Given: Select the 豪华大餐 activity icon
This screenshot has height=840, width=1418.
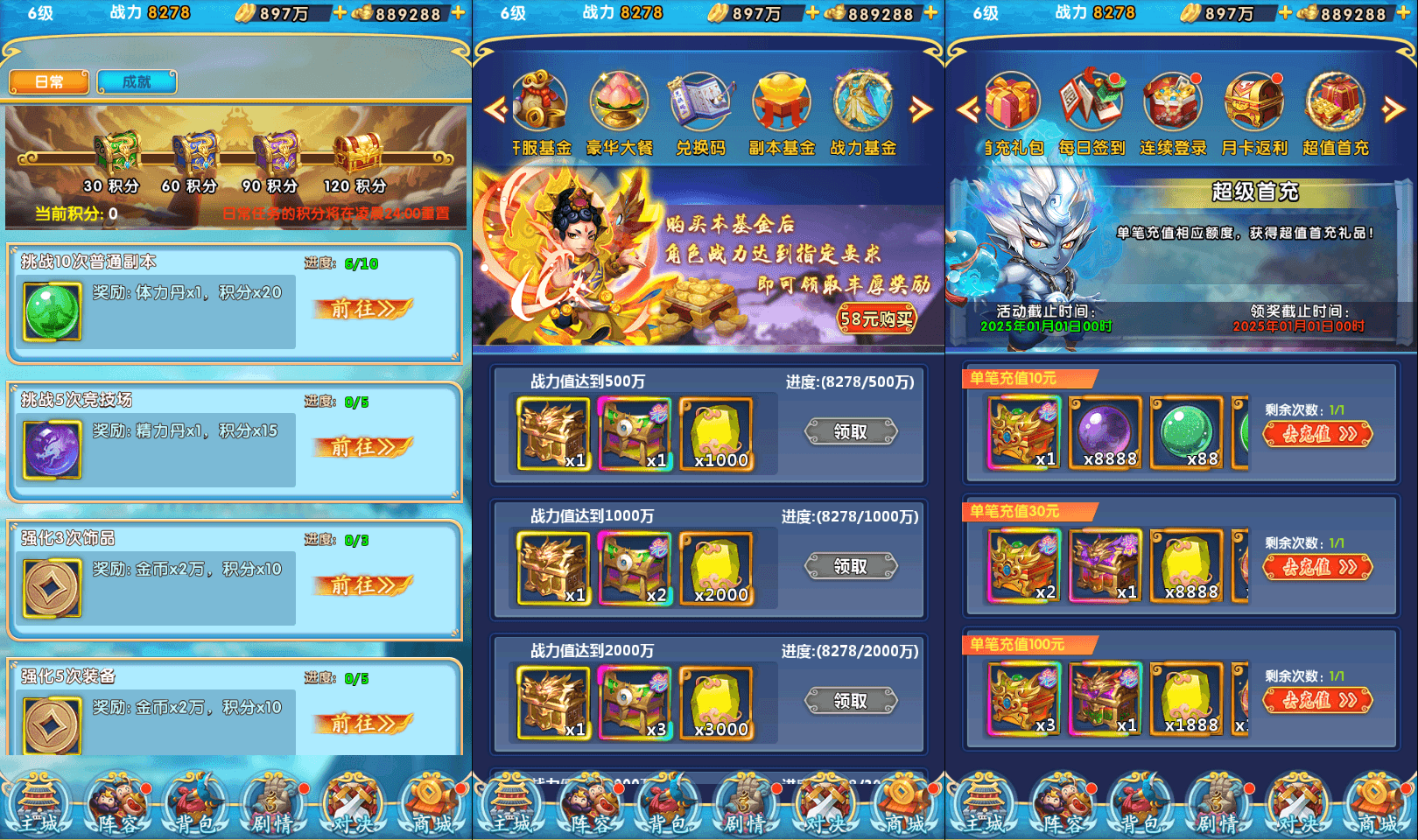Looking at the screenshot, I should tap(619, 103).
